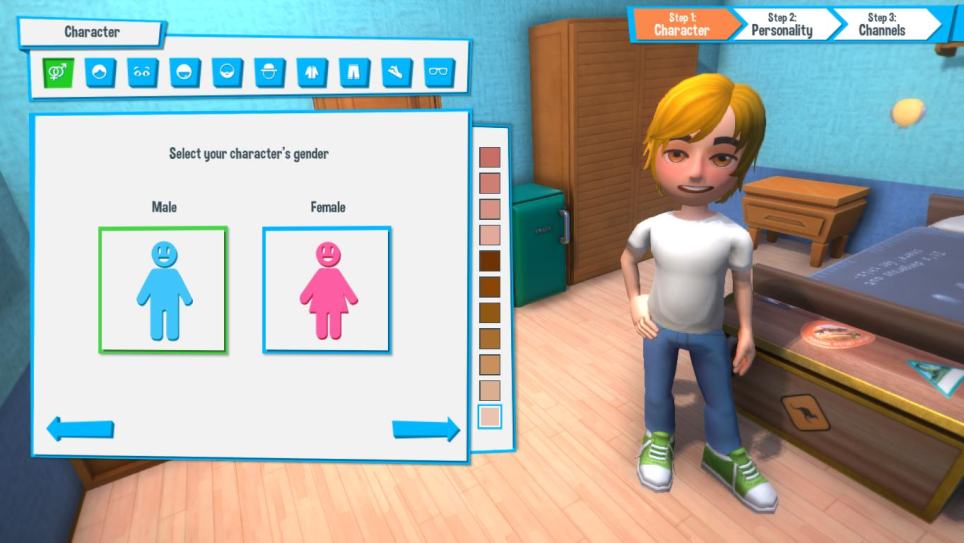Image resolution: width=964 pixels, height=543 pixels.
Task: Choose the Female gender option
Action: (326, 289)
